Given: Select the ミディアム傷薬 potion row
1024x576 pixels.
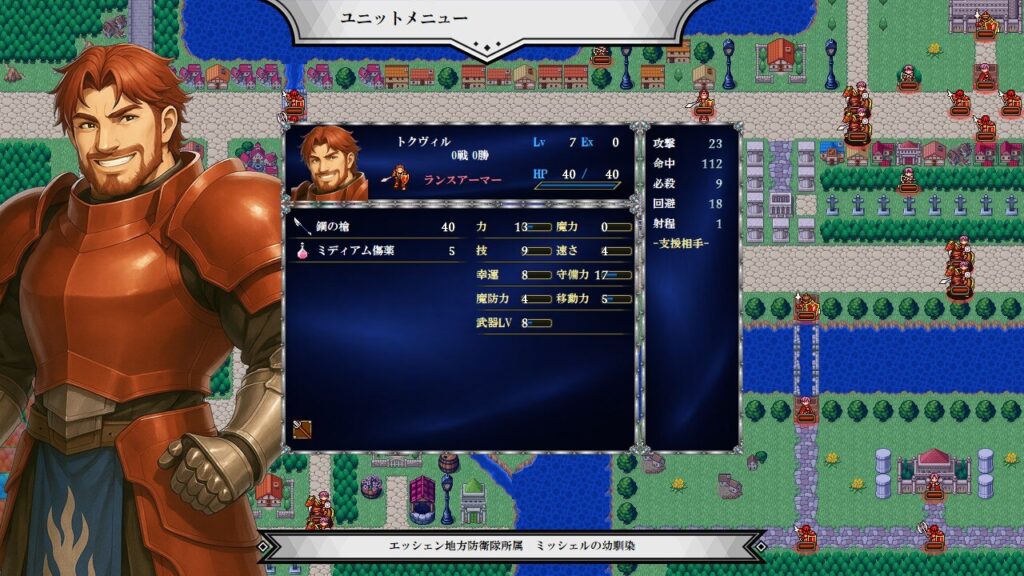Looking at the screenshot, I should pos(375,252).
